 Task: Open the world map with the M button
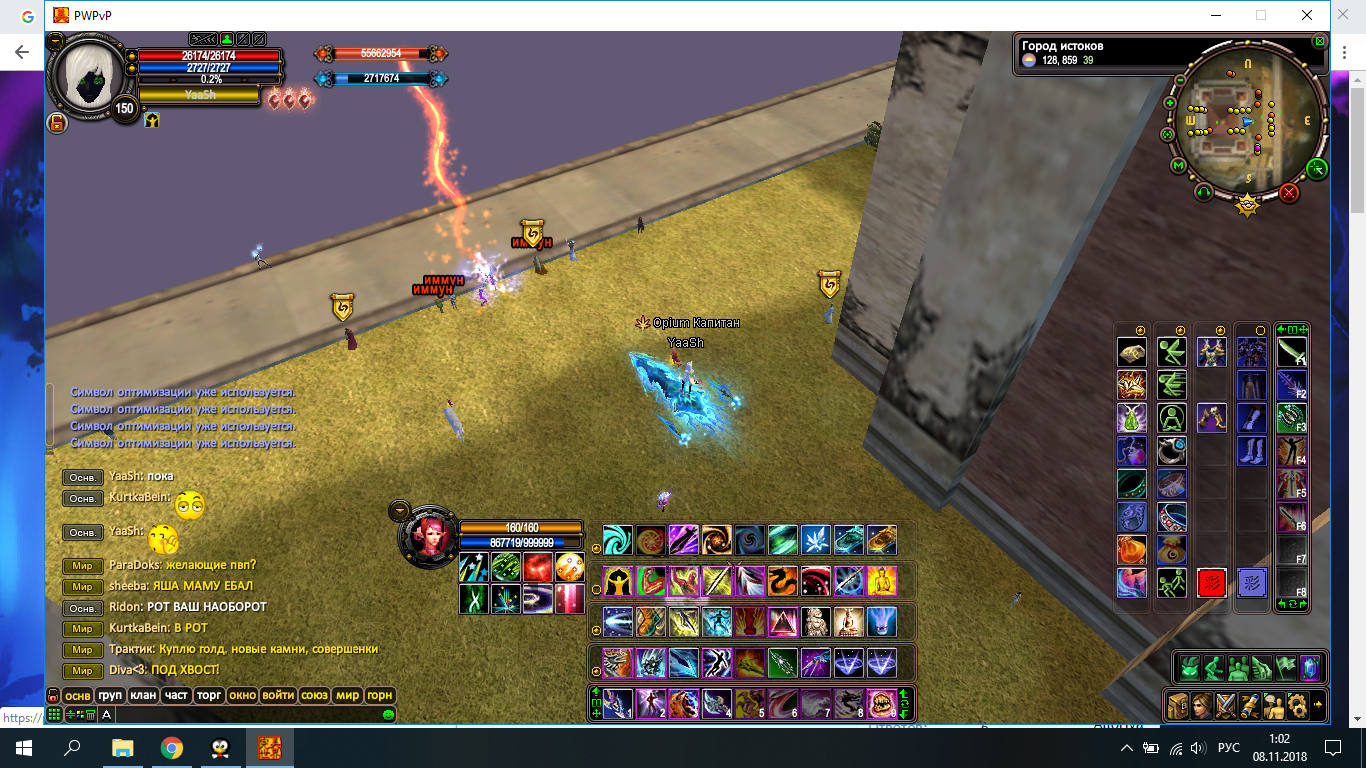click(1178, 166)
